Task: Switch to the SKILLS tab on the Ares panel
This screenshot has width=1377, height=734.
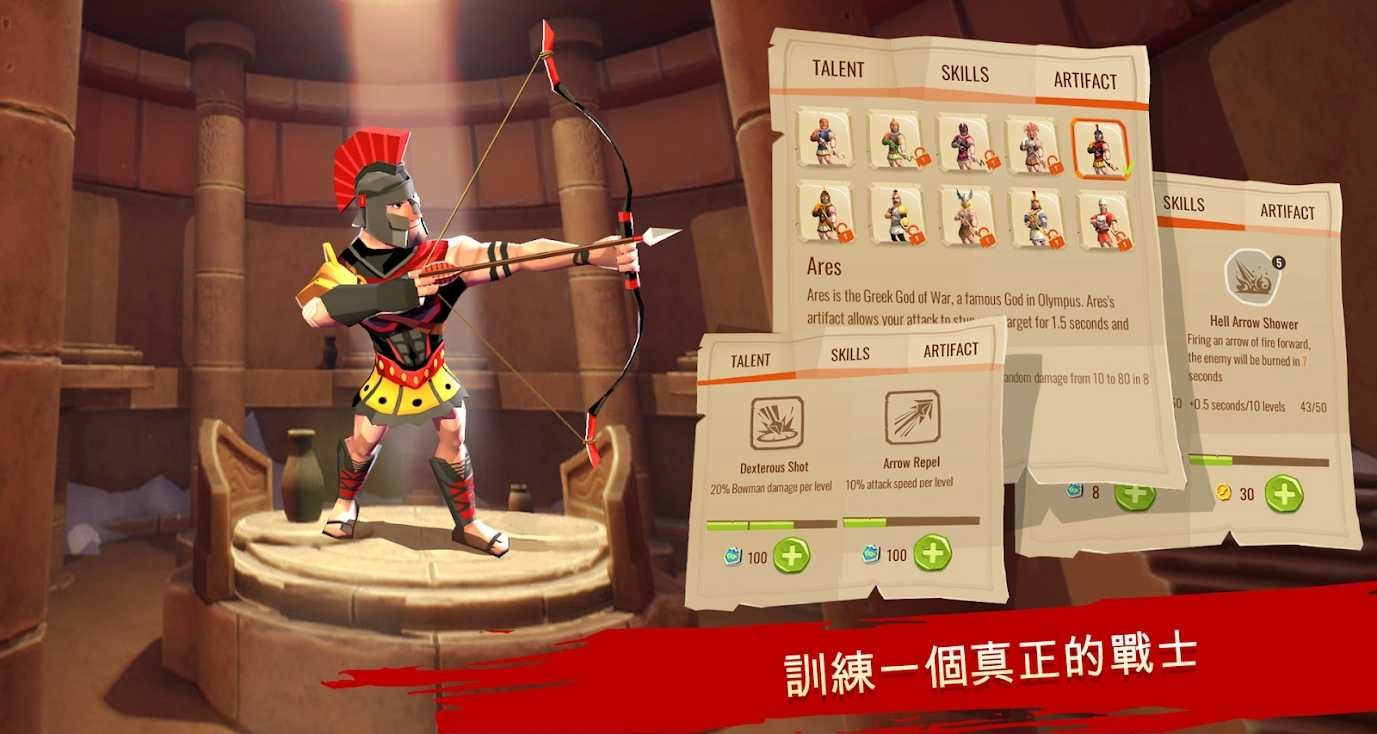Action: [963, 73]
